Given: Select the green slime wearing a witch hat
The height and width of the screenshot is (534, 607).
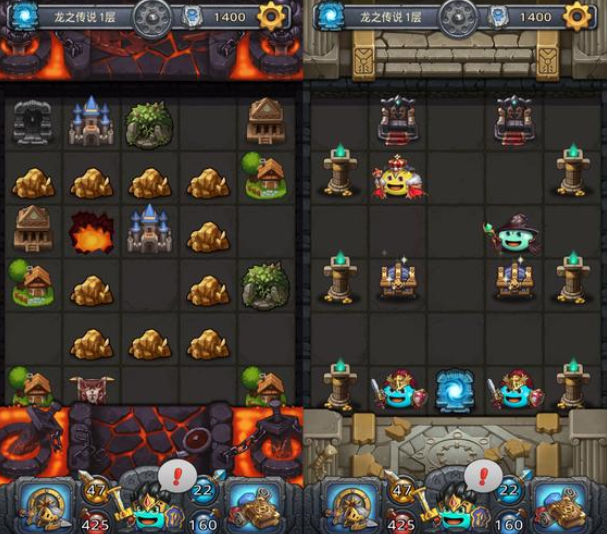Looking at the screenshot, I should point(514,237).
